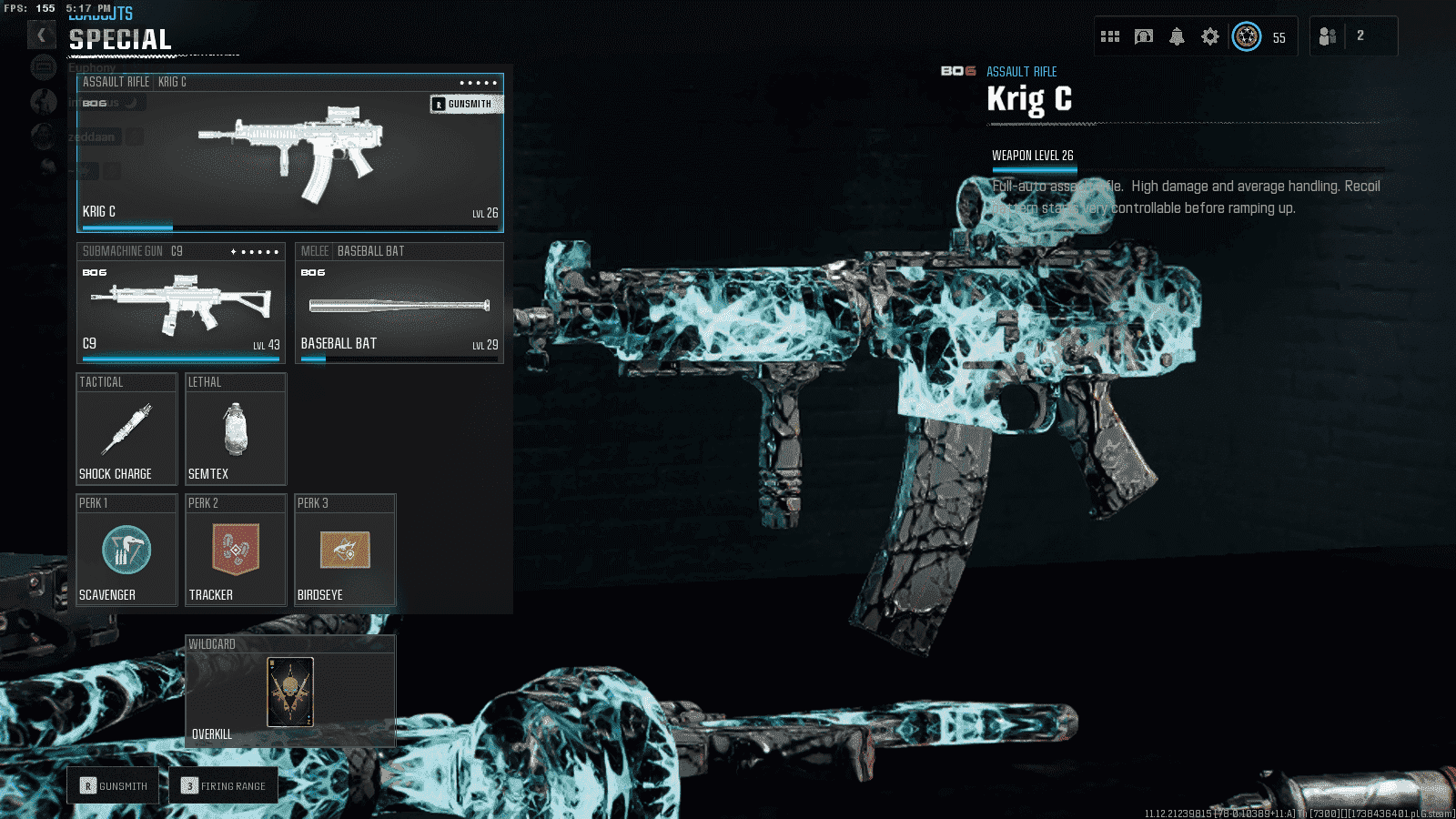Pick the Tracker perk slot
Image resolution: width=1456 pixels, height=819 pixels.
[x=236, y=551]
